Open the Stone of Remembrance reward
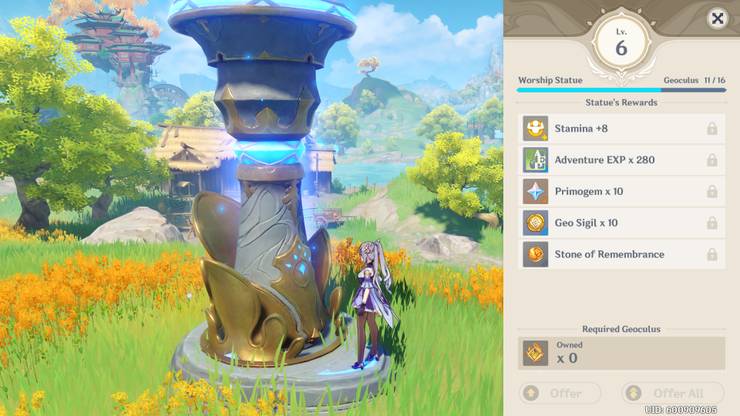 [622, 254]
